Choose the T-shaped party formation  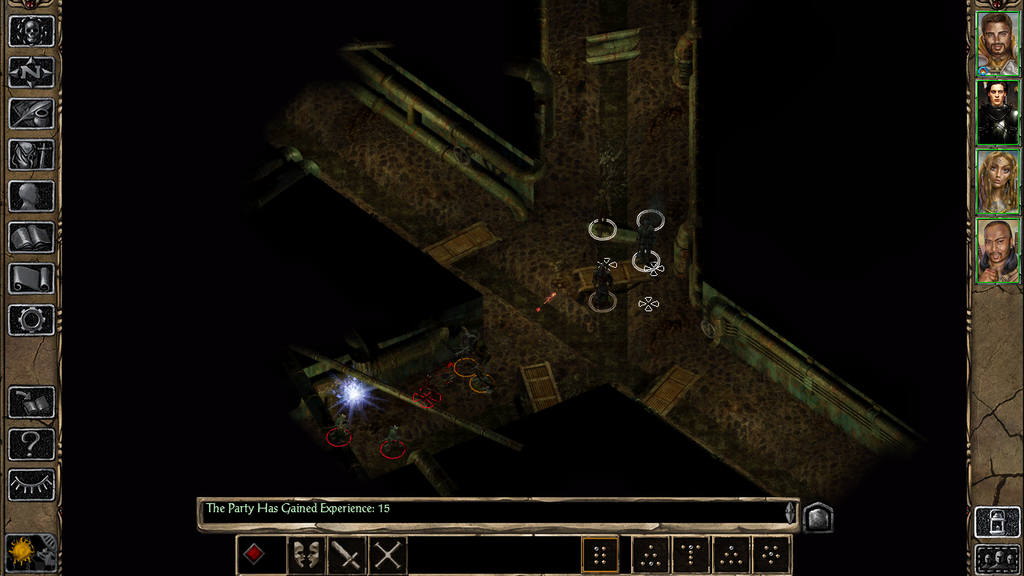[691, 554]
